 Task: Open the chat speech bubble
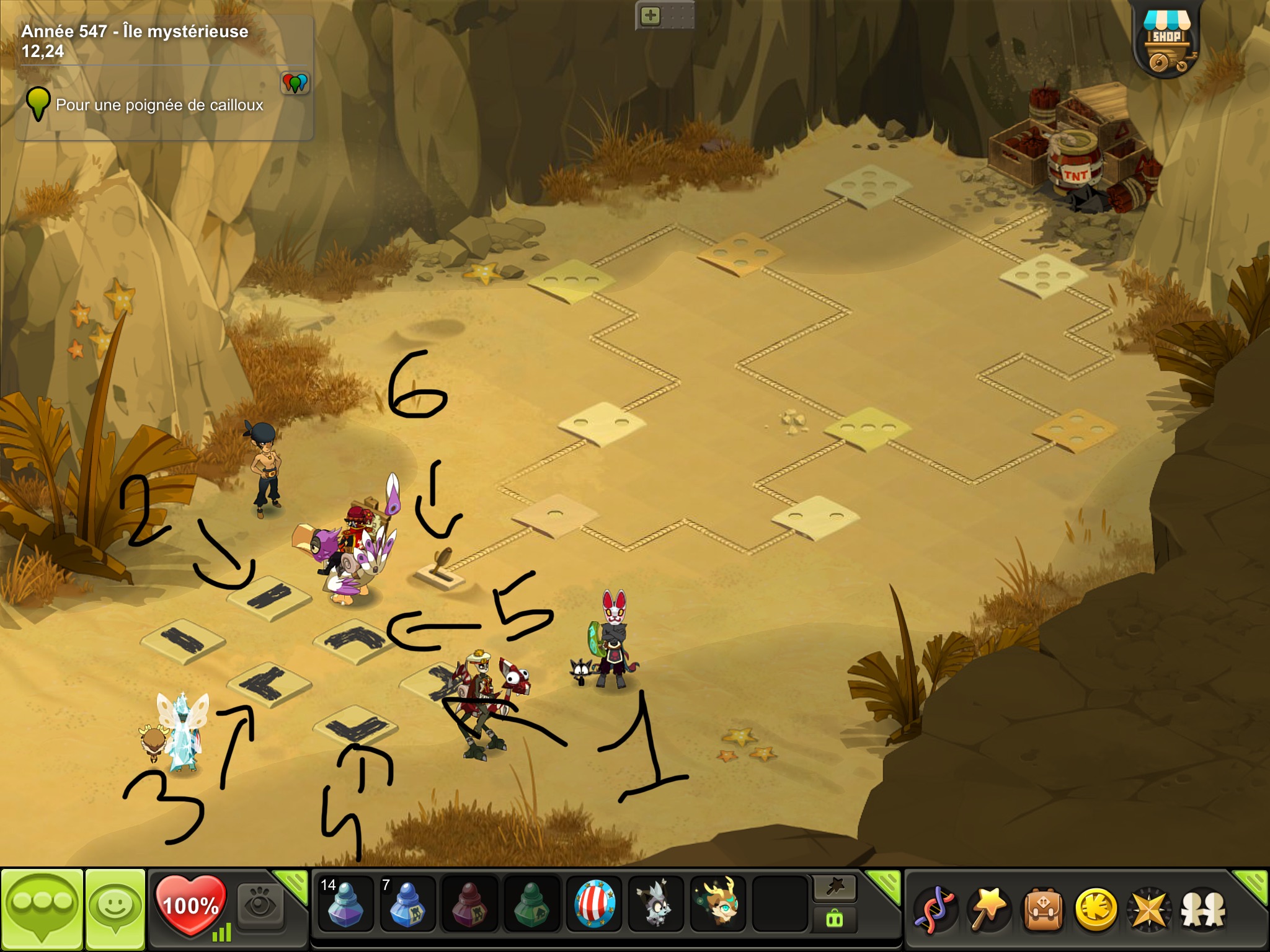pos(42,909)
